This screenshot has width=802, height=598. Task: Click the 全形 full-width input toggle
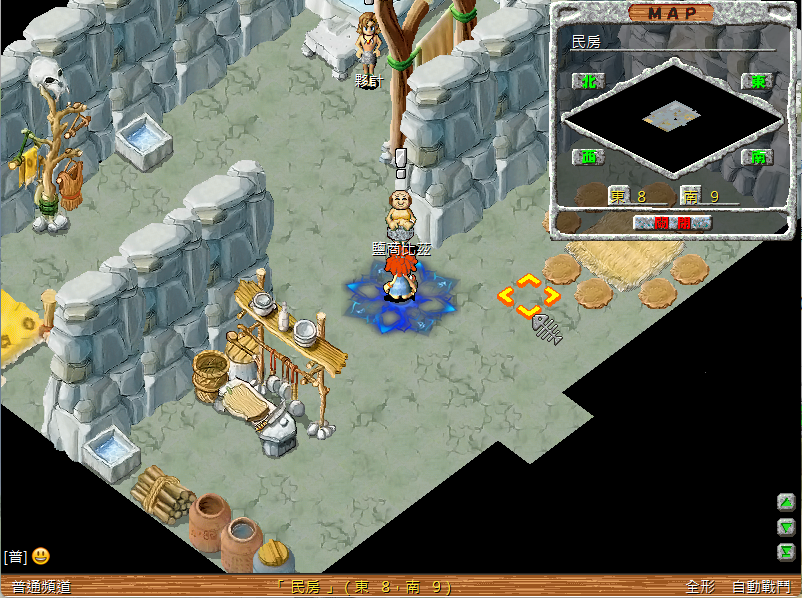[x=699, y=587]
